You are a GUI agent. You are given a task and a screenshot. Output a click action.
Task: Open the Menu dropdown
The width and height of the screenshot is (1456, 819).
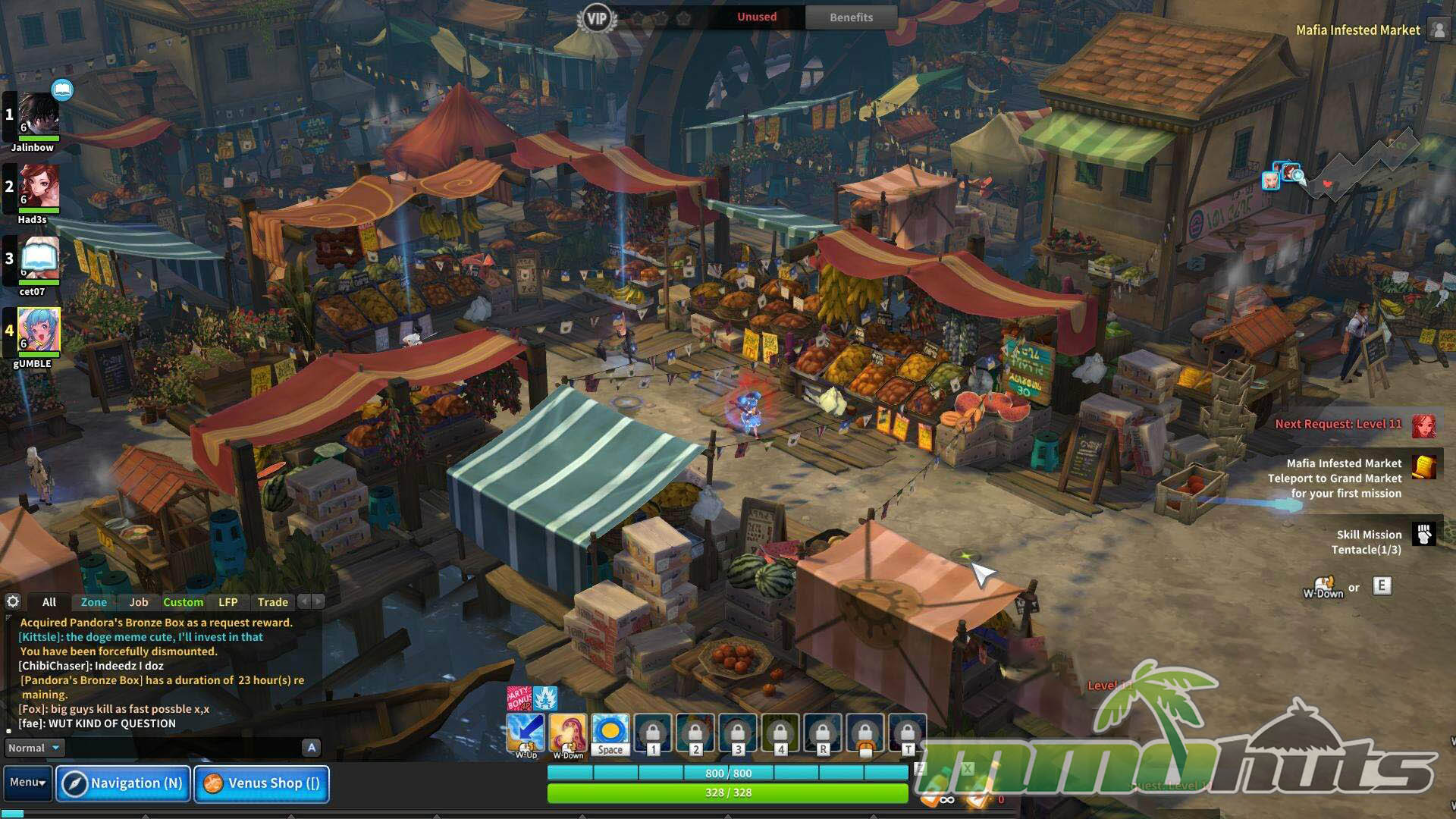[x=28, y=783]
